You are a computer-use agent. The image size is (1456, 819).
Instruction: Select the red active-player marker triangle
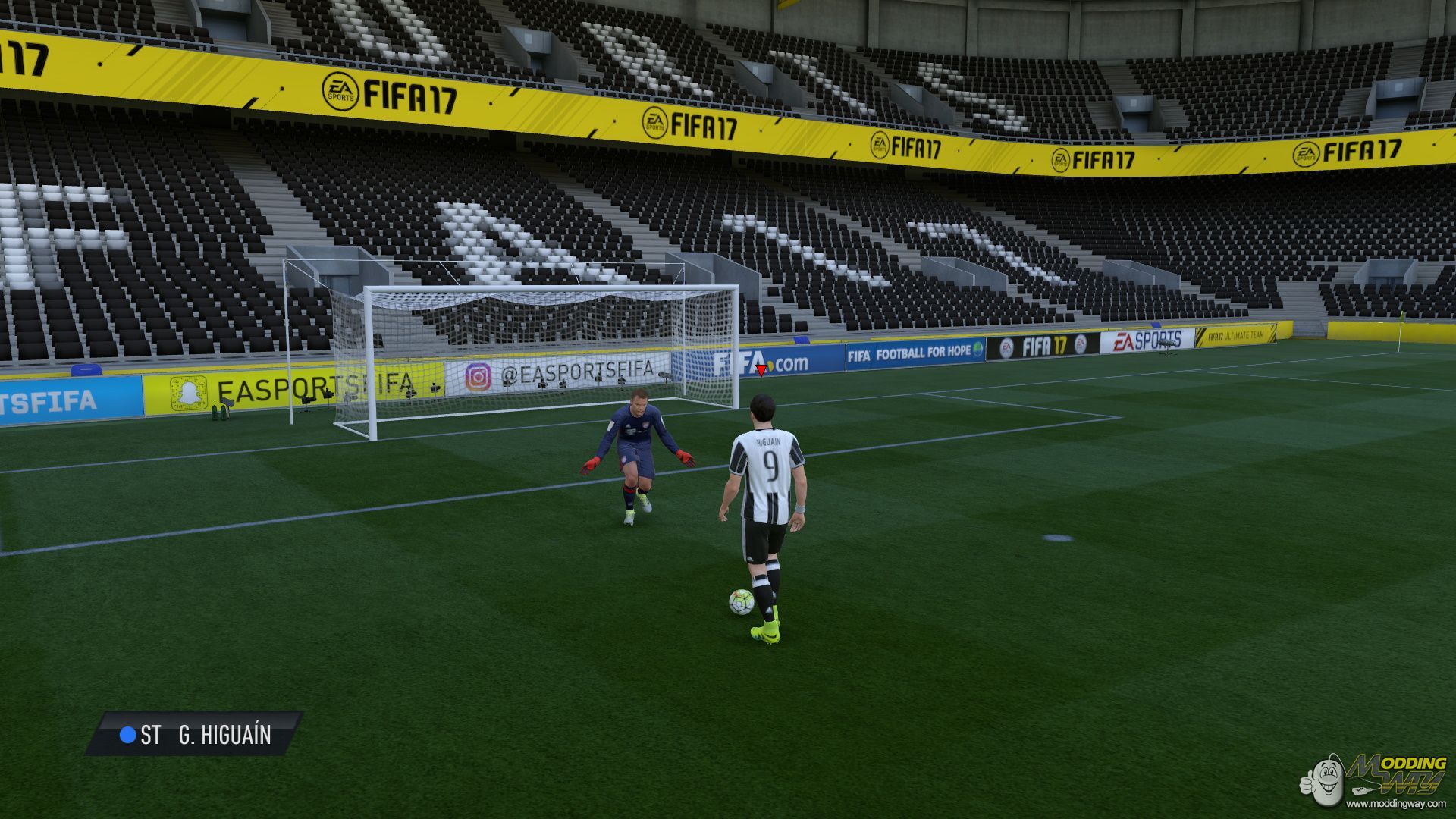click(761, 370)
